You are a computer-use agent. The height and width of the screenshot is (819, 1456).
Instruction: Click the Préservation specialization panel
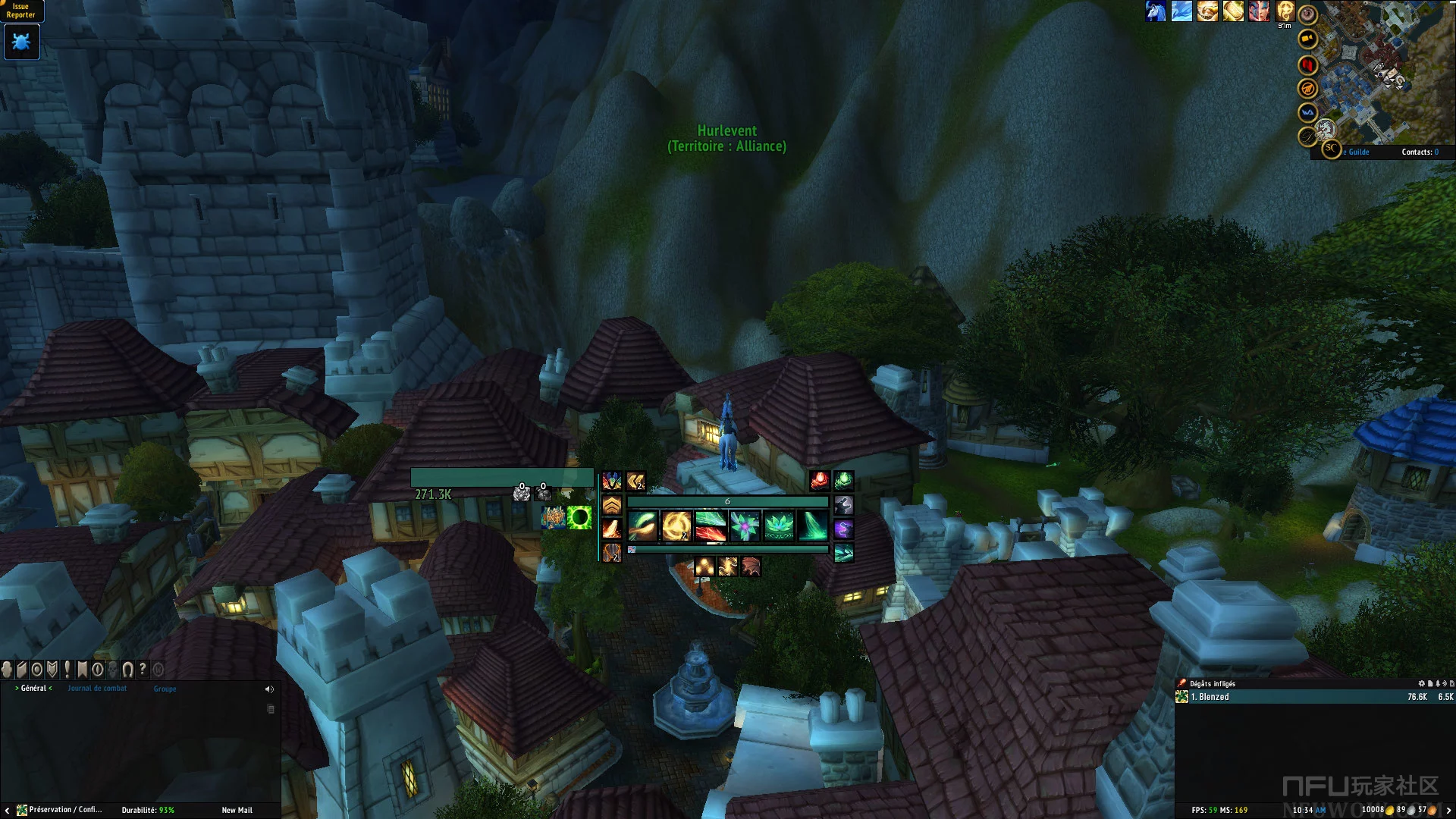(x=59, y=810)
